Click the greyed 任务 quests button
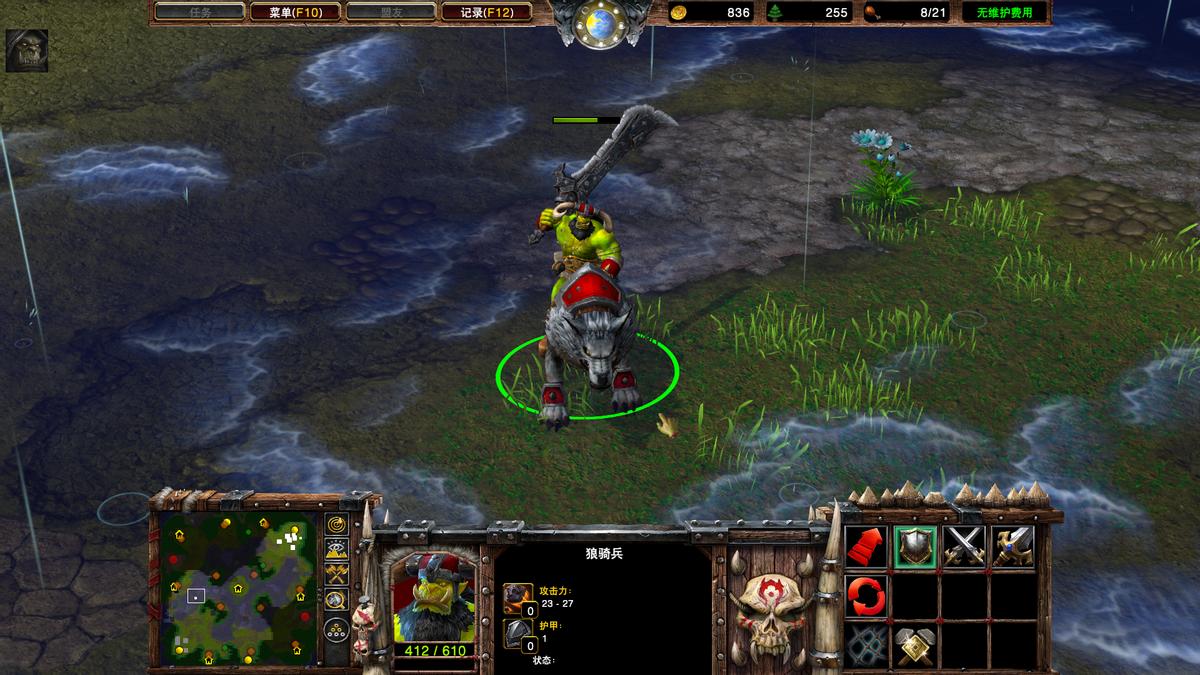The width and height of the screenshot is (1200, 675). coord(200,12)
